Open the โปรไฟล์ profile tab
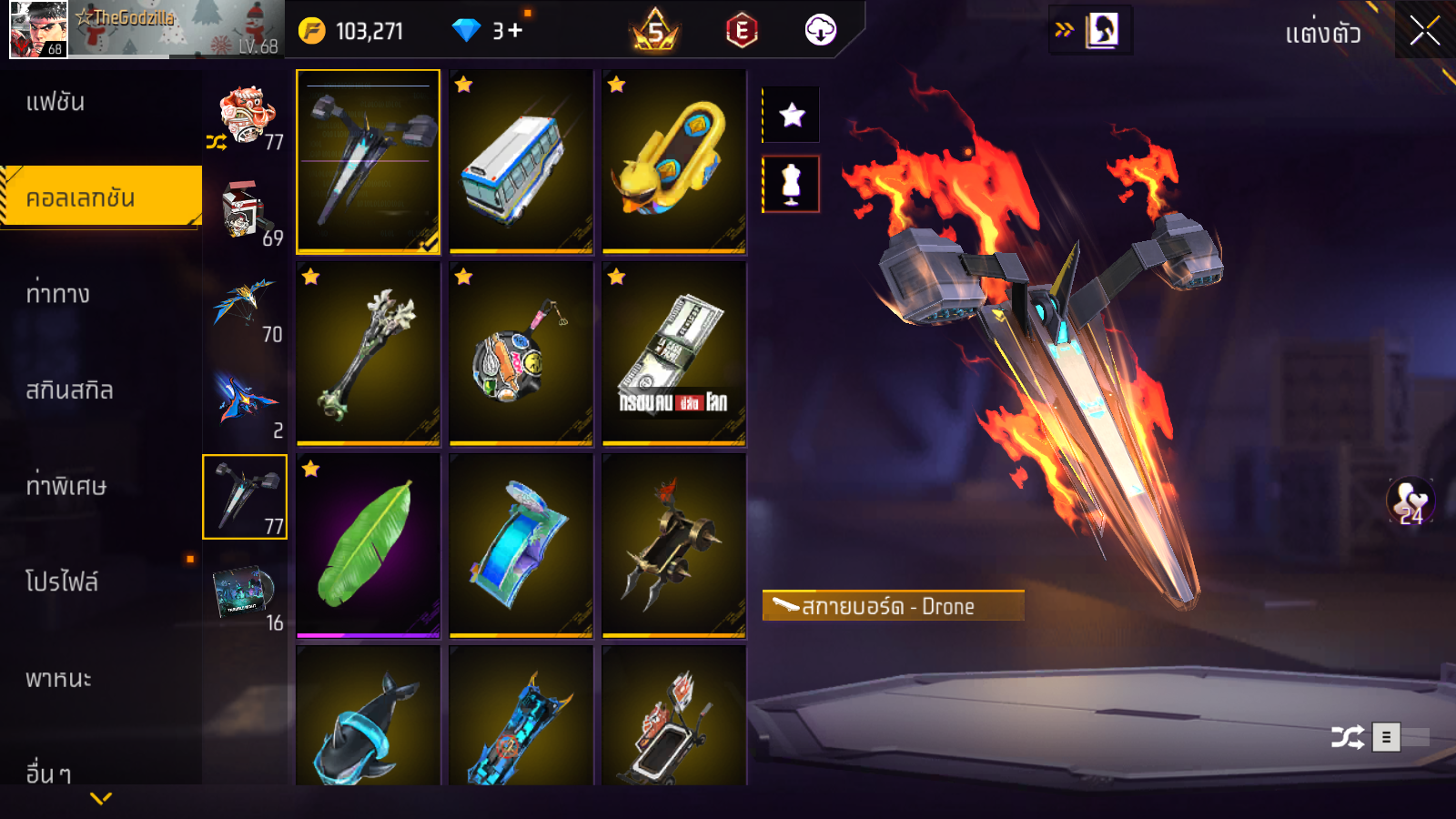Screen dimensions: 1456x819 (x=61, y=582)
